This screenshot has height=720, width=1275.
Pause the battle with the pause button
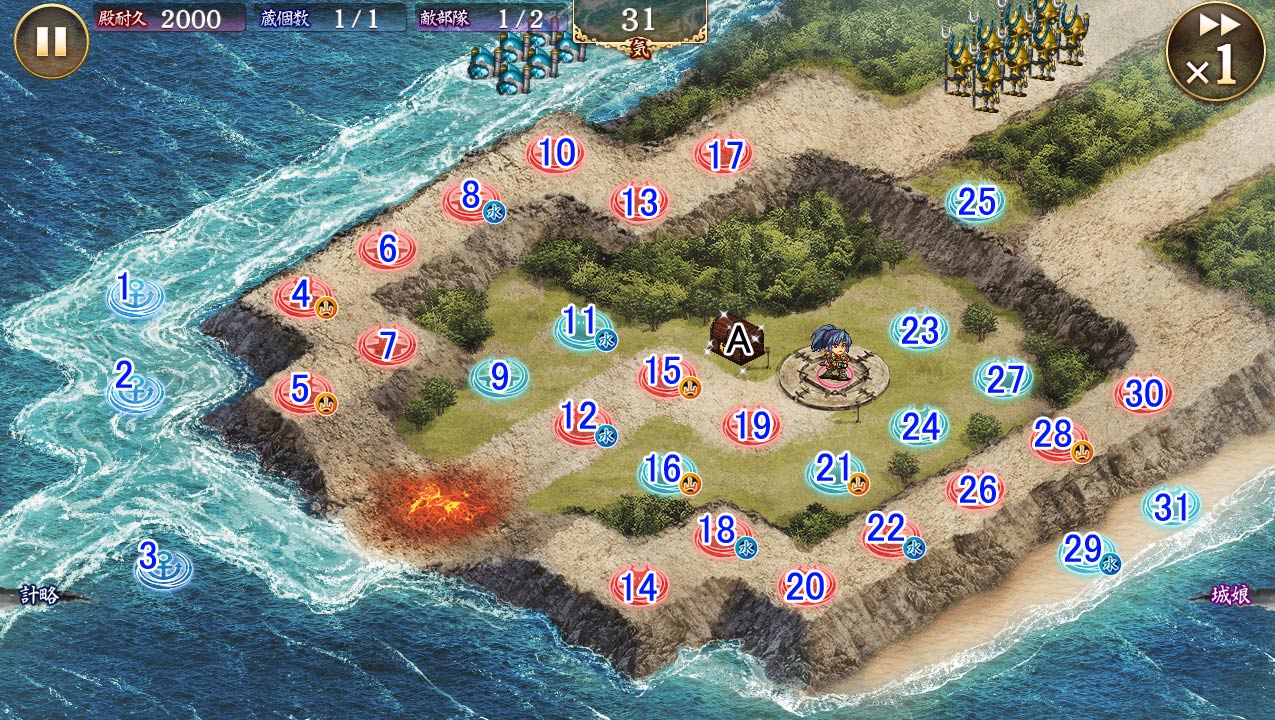(x=51, y=42)
